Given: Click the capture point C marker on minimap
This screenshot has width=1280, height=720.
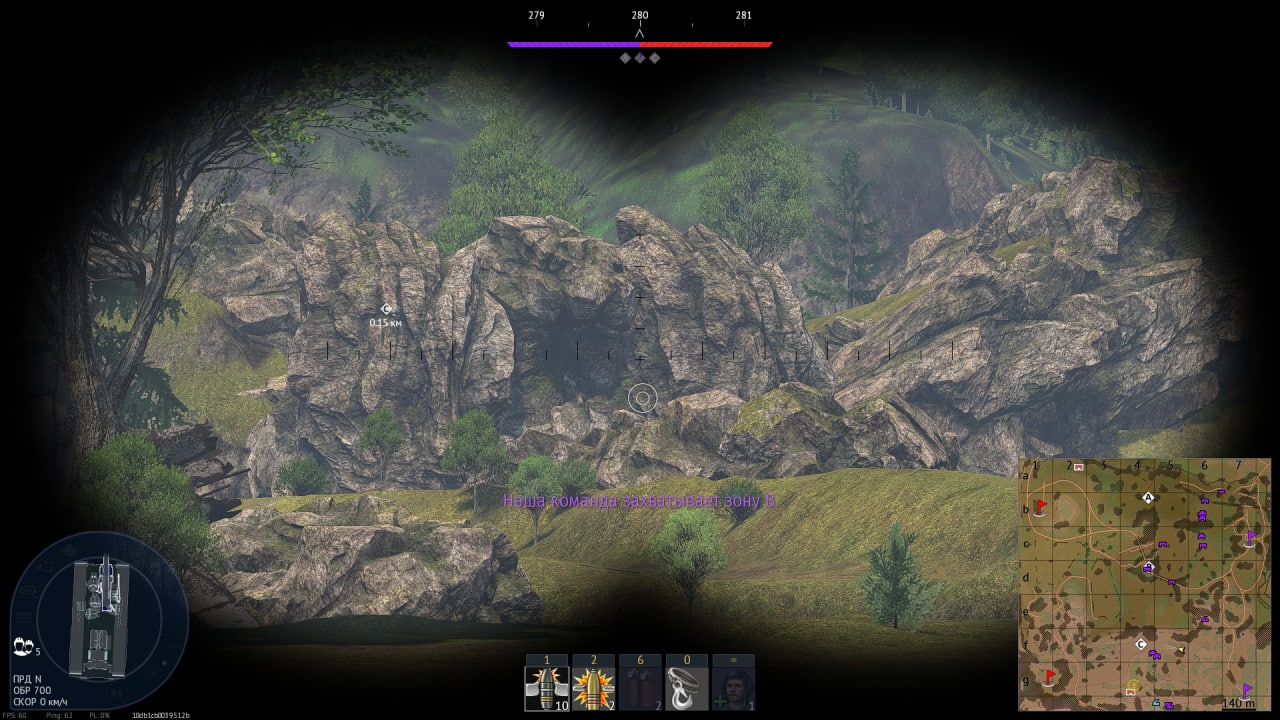Looking at the screenshot, I should point(1141,645).
